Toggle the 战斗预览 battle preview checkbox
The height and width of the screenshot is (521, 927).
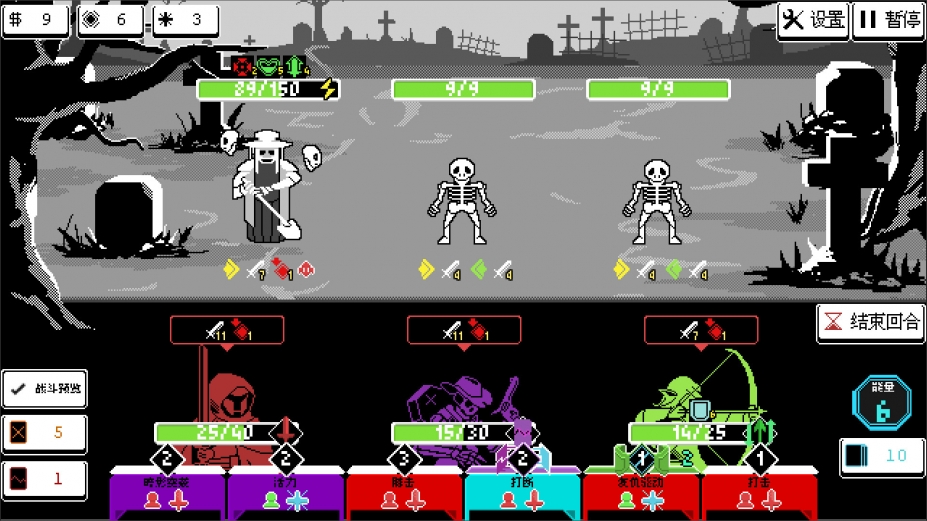click(44, 389)
